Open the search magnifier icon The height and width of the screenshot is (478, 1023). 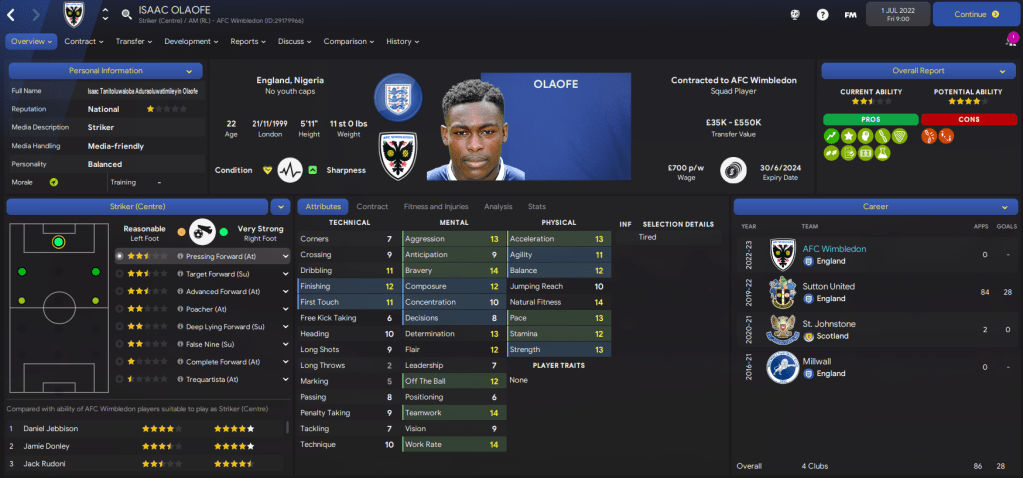coord(126,15)
